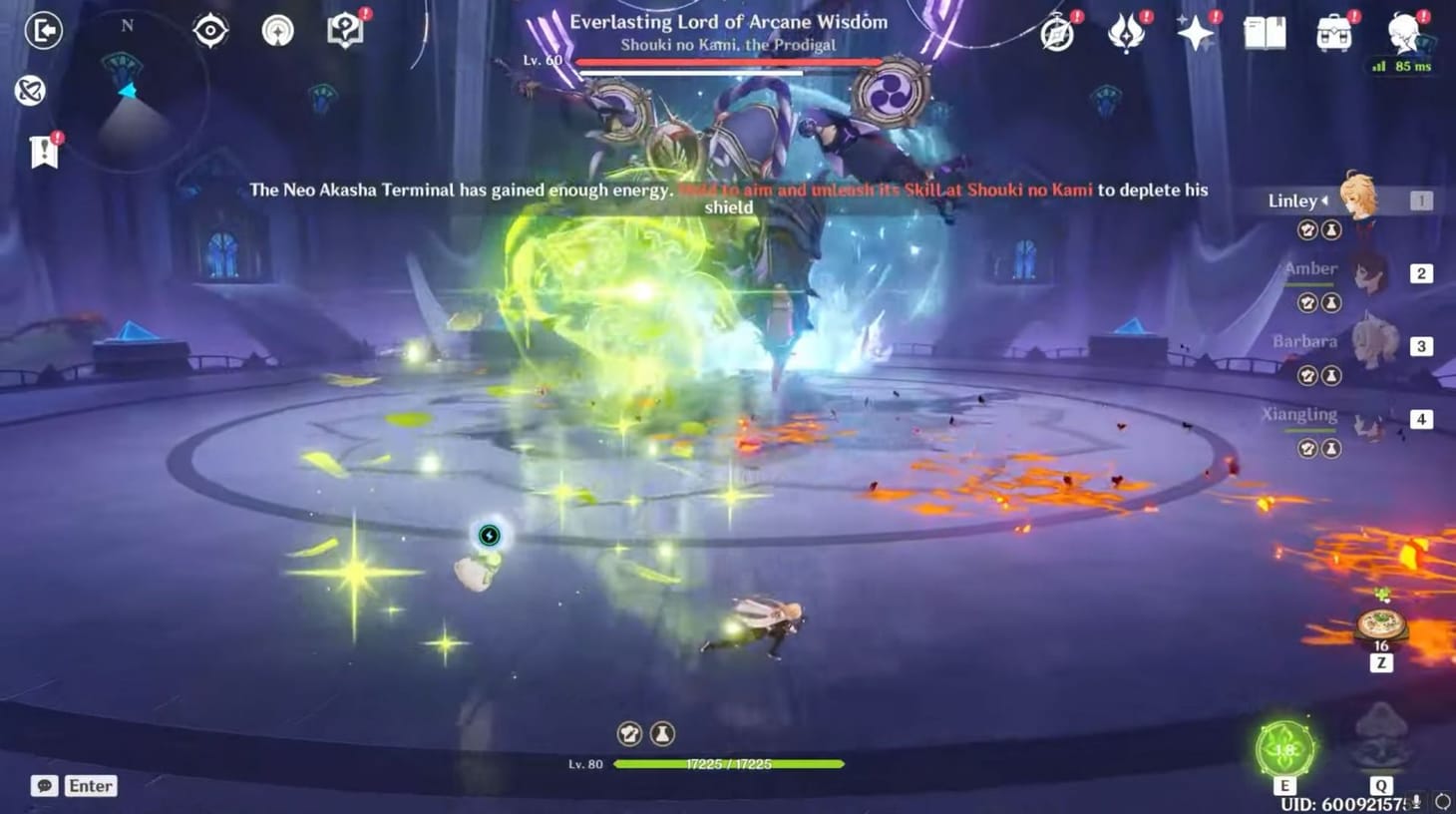Open the Paimon character menu icon

[1401, 33]
